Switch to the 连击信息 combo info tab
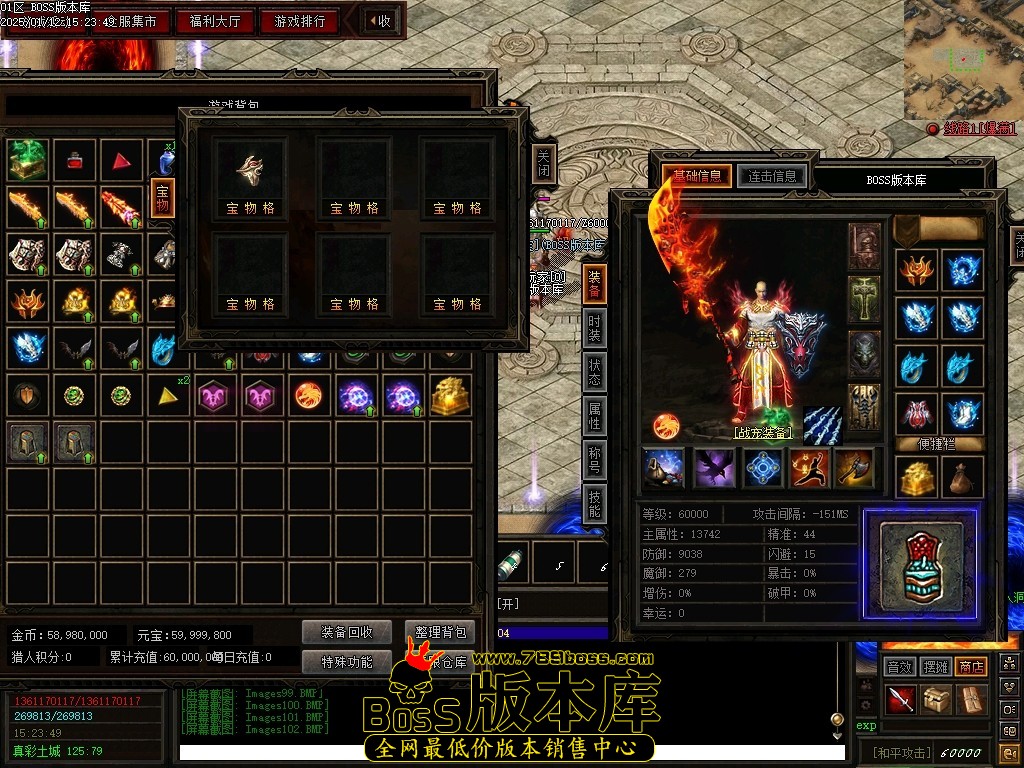Viewport: 1024px width, 768px height. 771,177
